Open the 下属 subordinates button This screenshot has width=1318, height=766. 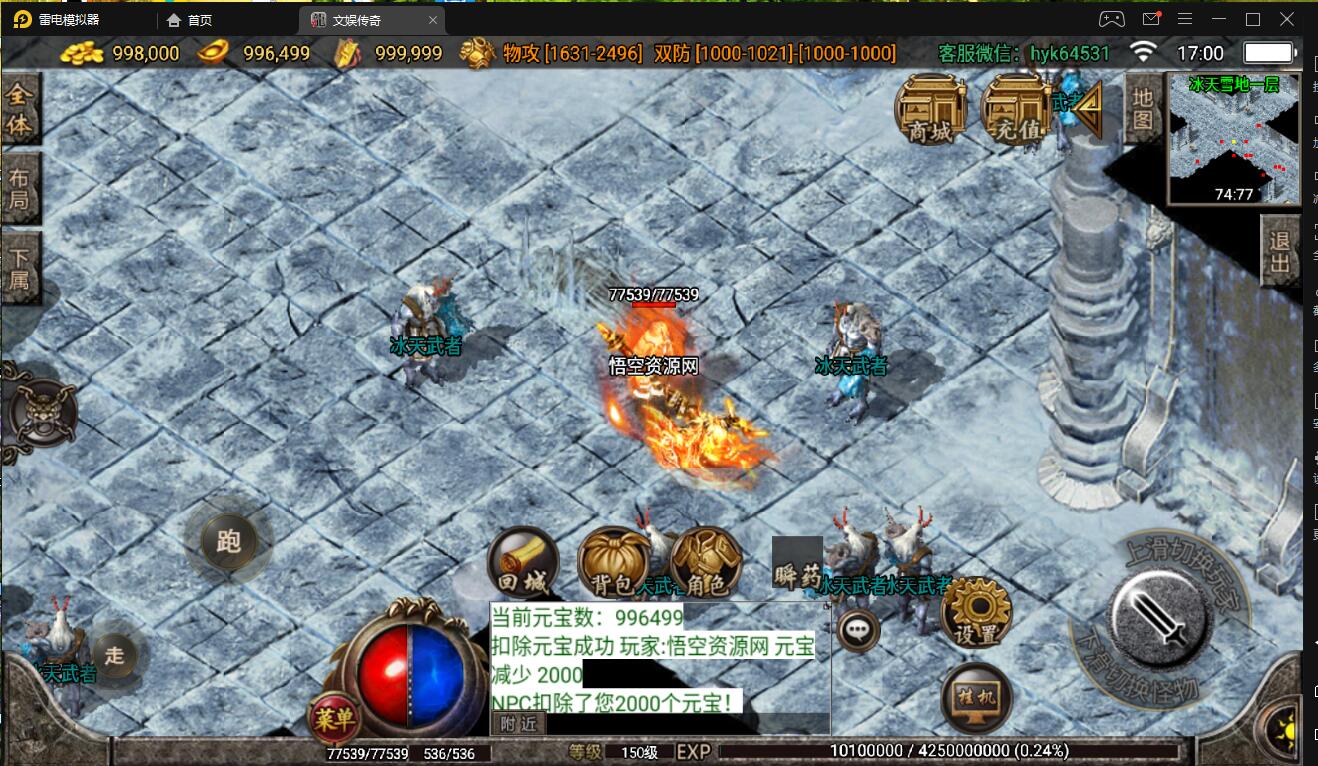click(19, 267)
